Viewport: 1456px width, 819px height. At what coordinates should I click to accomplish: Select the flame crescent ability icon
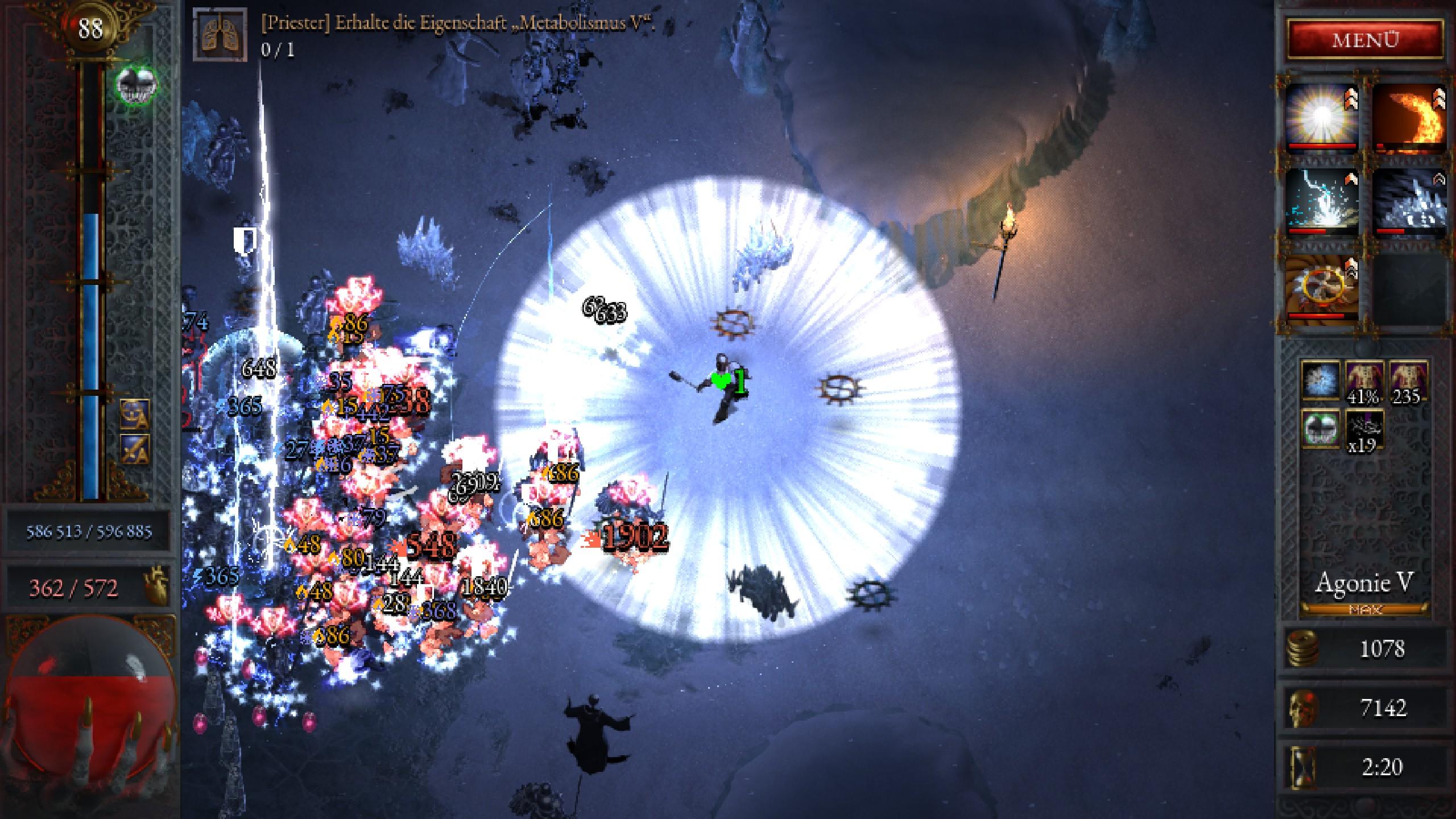point(1409,118)
